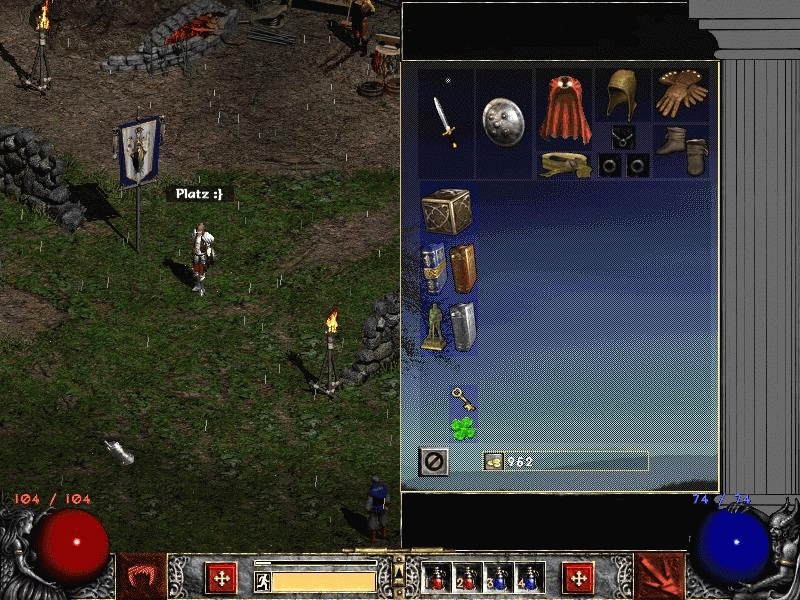Select the red cape body armor
Viewport: 800px width, 600px height.
(x=565, y=108)
